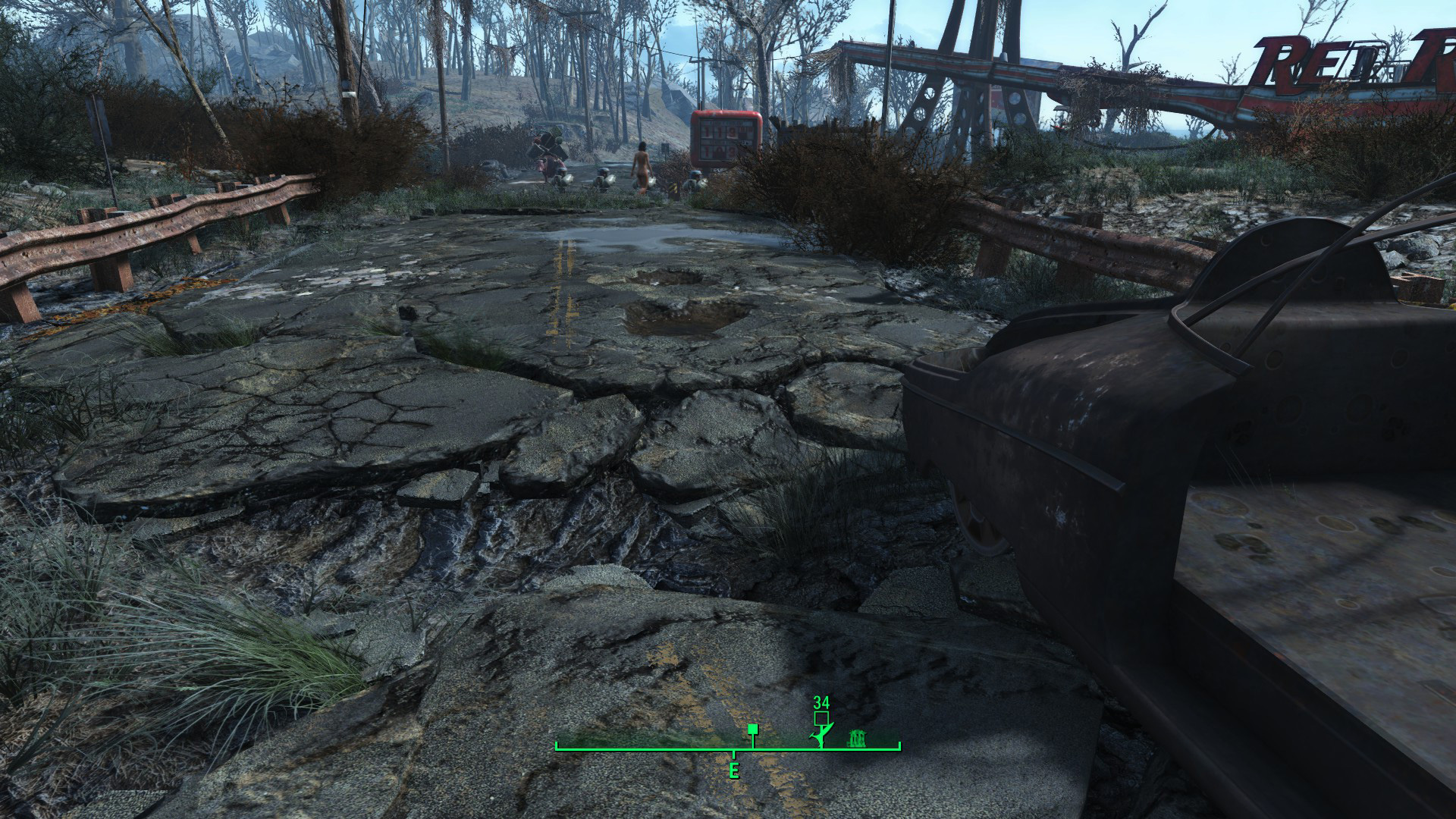Select the hollow square marker under 34

pos(821,718)
